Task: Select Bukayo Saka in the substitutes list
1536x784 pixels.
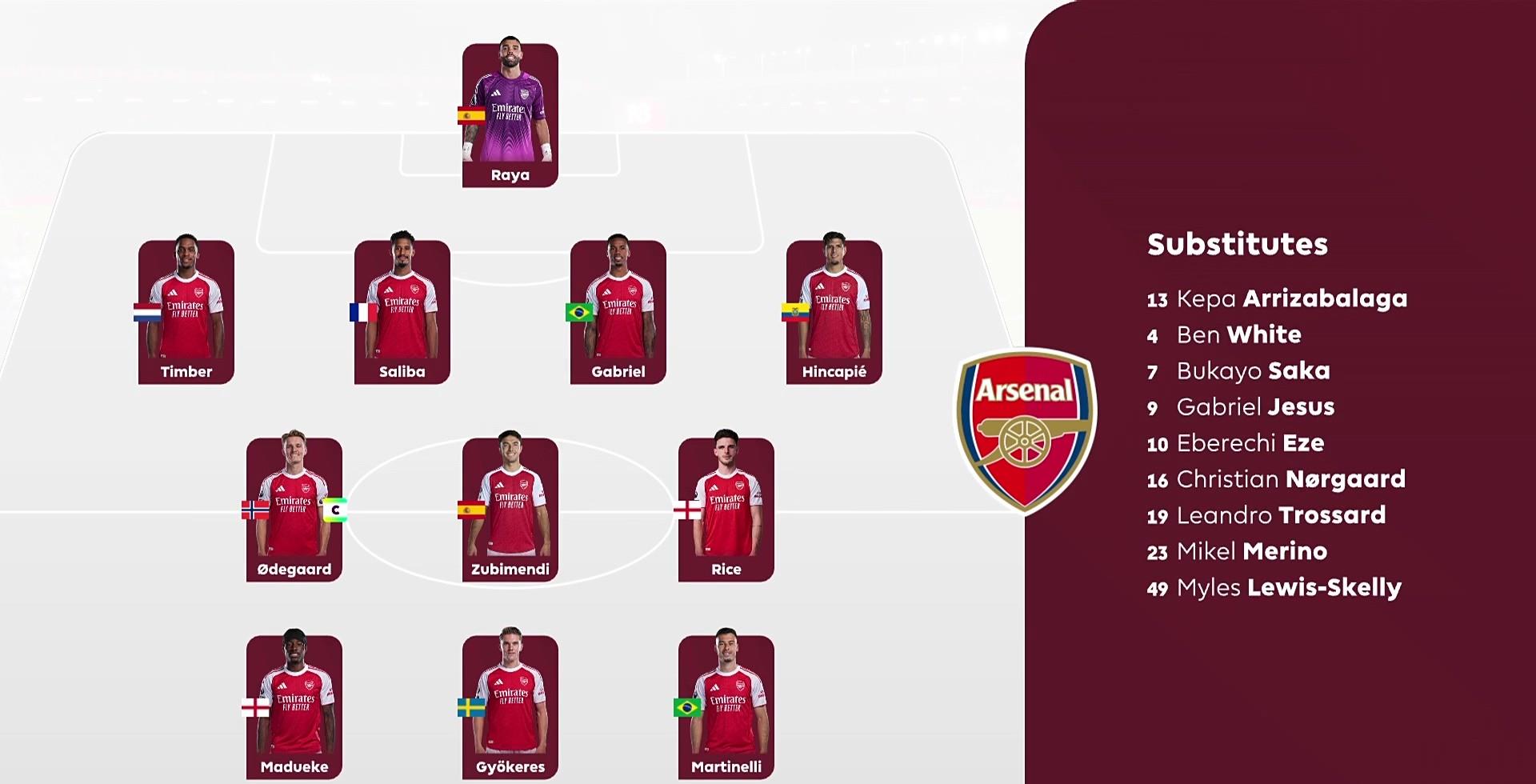Action: click(x=1238, y=370)
